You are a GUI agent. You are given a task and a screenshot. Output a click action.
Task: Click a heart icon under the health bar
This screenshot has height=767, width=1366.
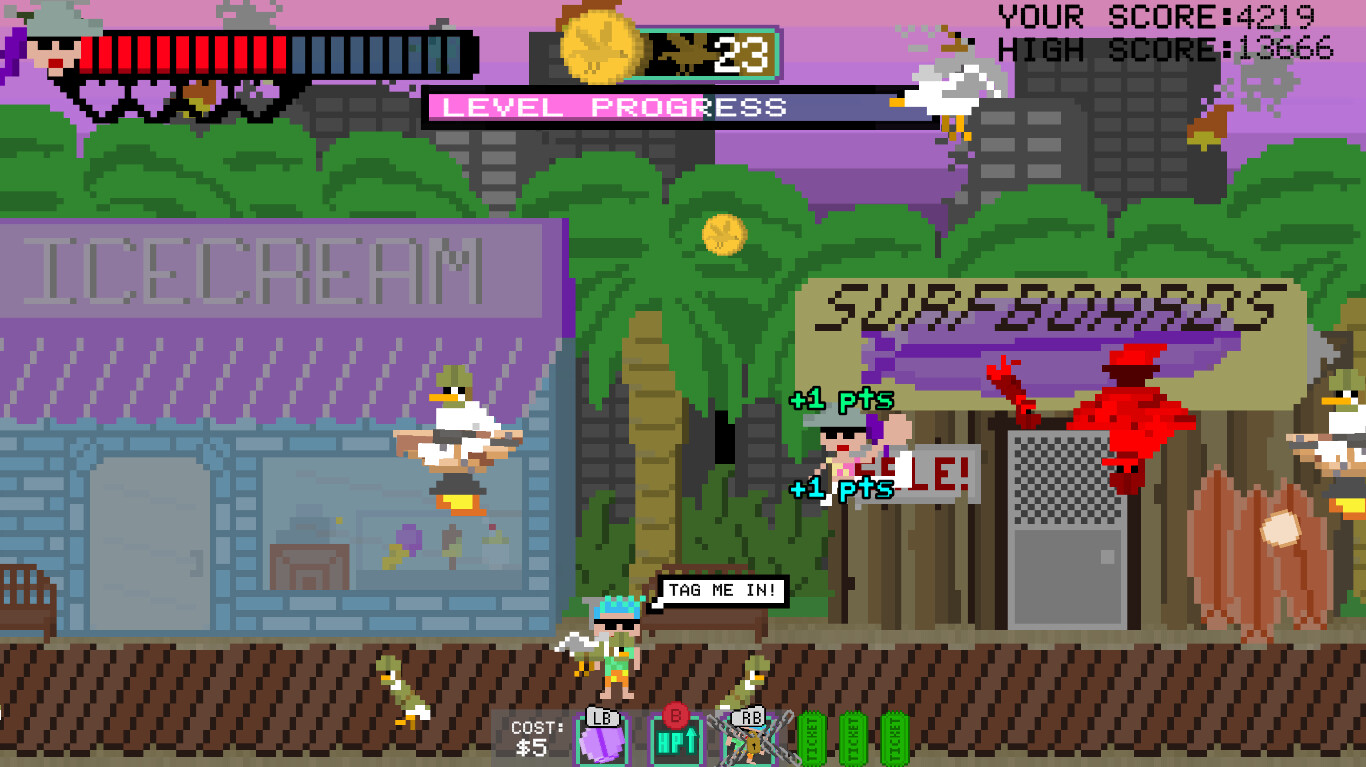point(100,95)
